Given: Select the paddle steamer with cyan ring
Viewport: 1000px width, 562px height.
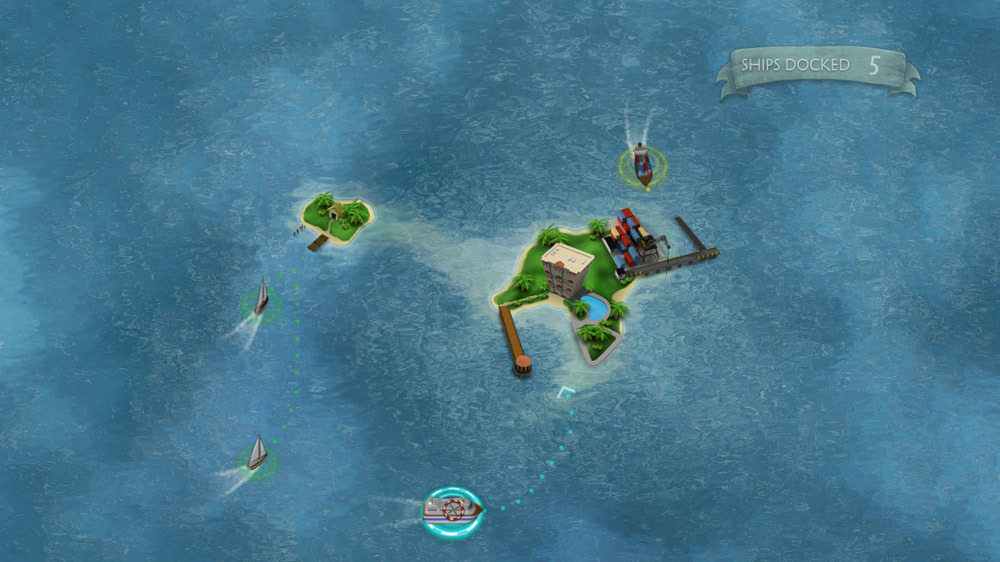Looking at the screenshot, I should [452, 510].
